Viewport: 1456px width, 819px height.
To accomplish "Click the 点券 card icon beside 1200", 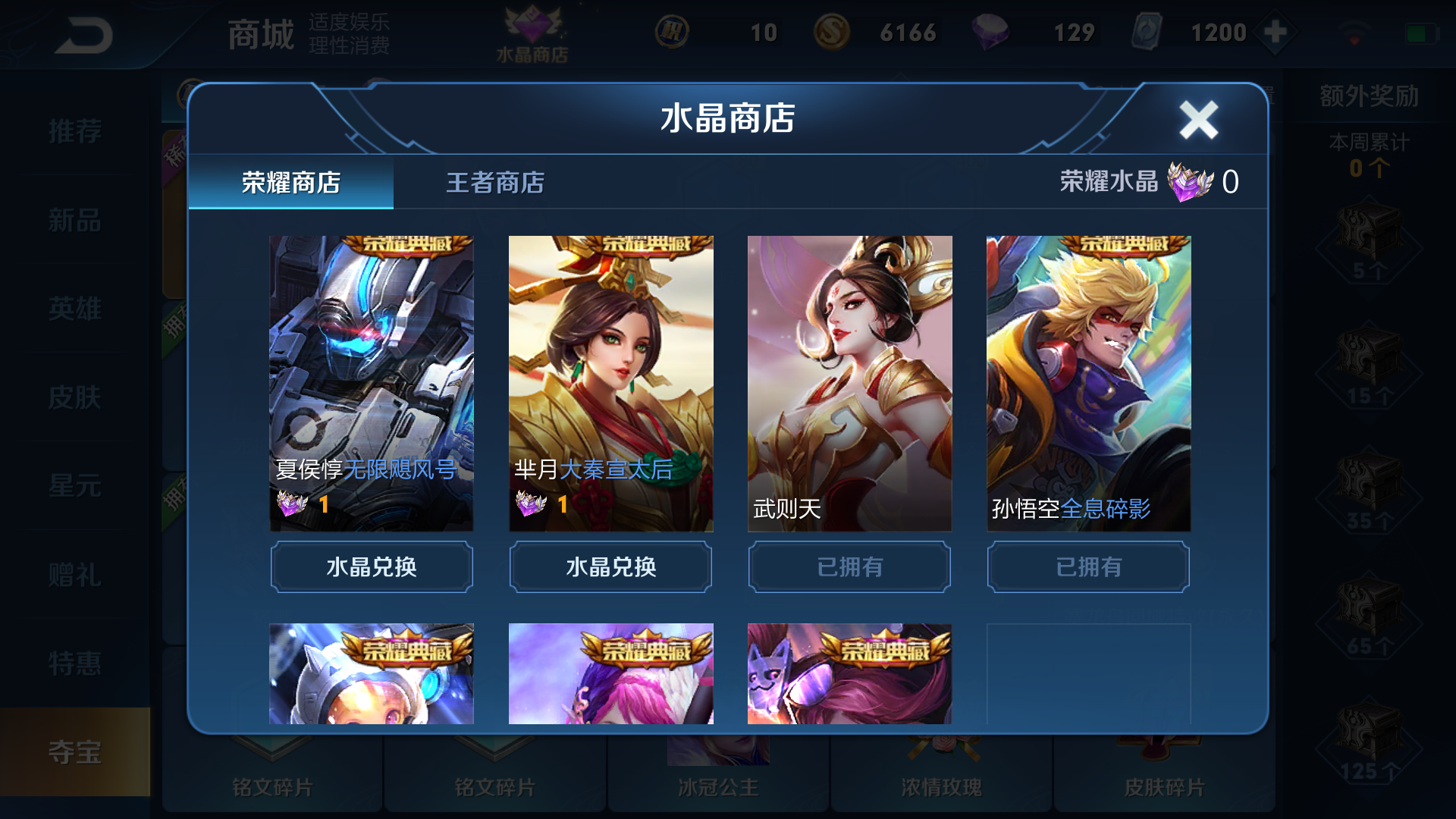I will 1147,32.
